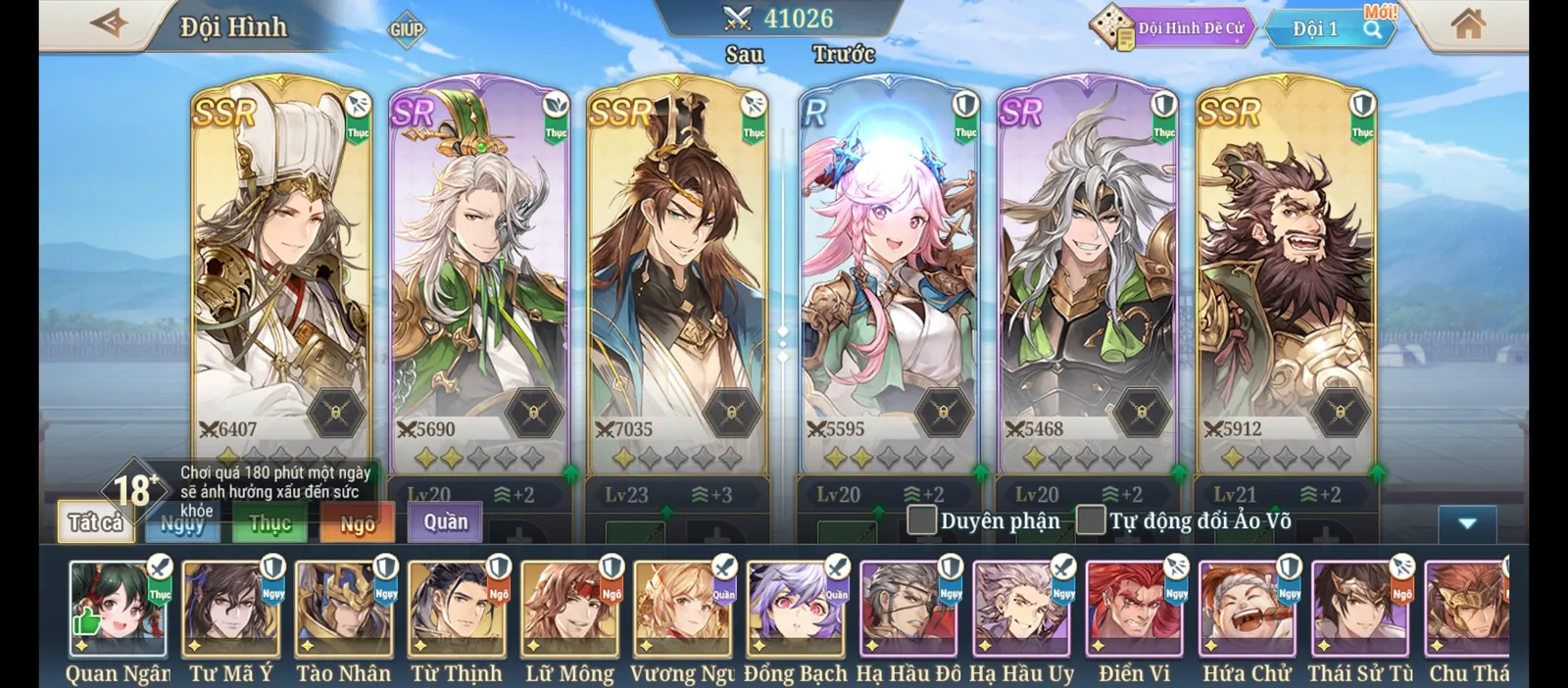Toggle the Duyên phận checkbox

point(922,520)
